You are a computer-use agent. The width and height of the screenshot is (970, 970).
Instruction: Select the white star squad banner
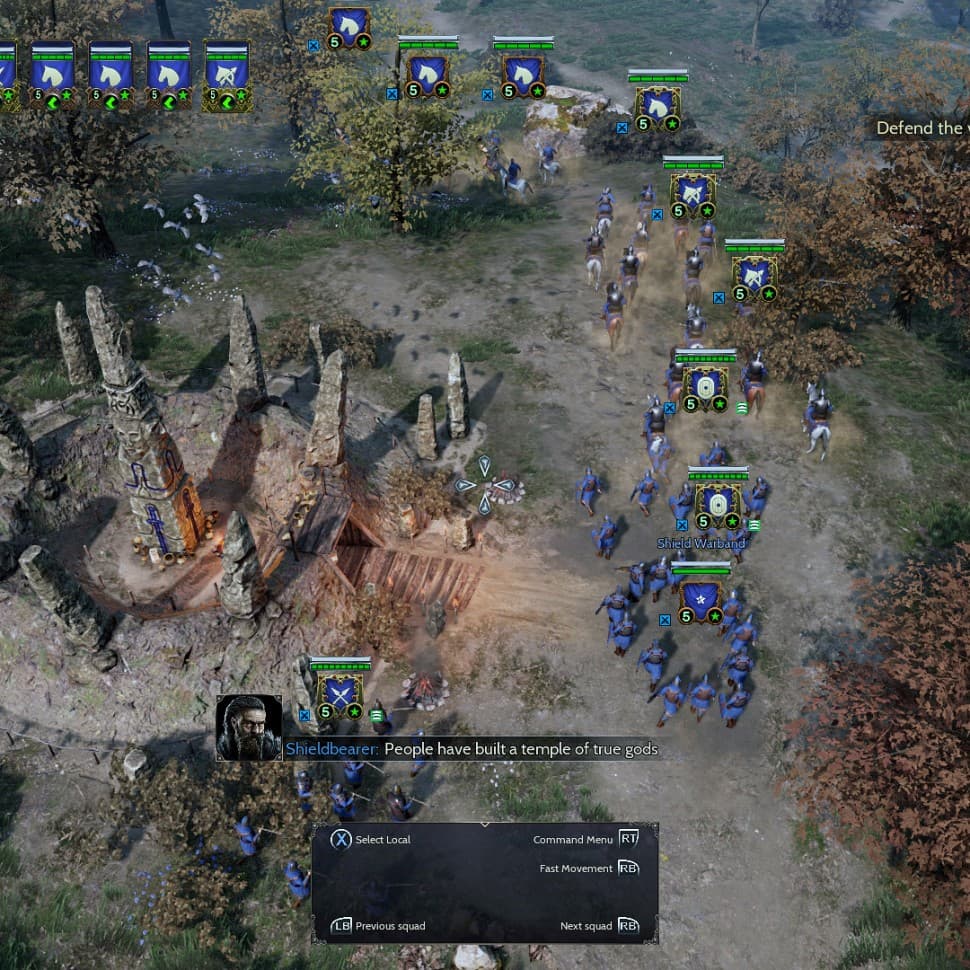click(x=701, y=598)
